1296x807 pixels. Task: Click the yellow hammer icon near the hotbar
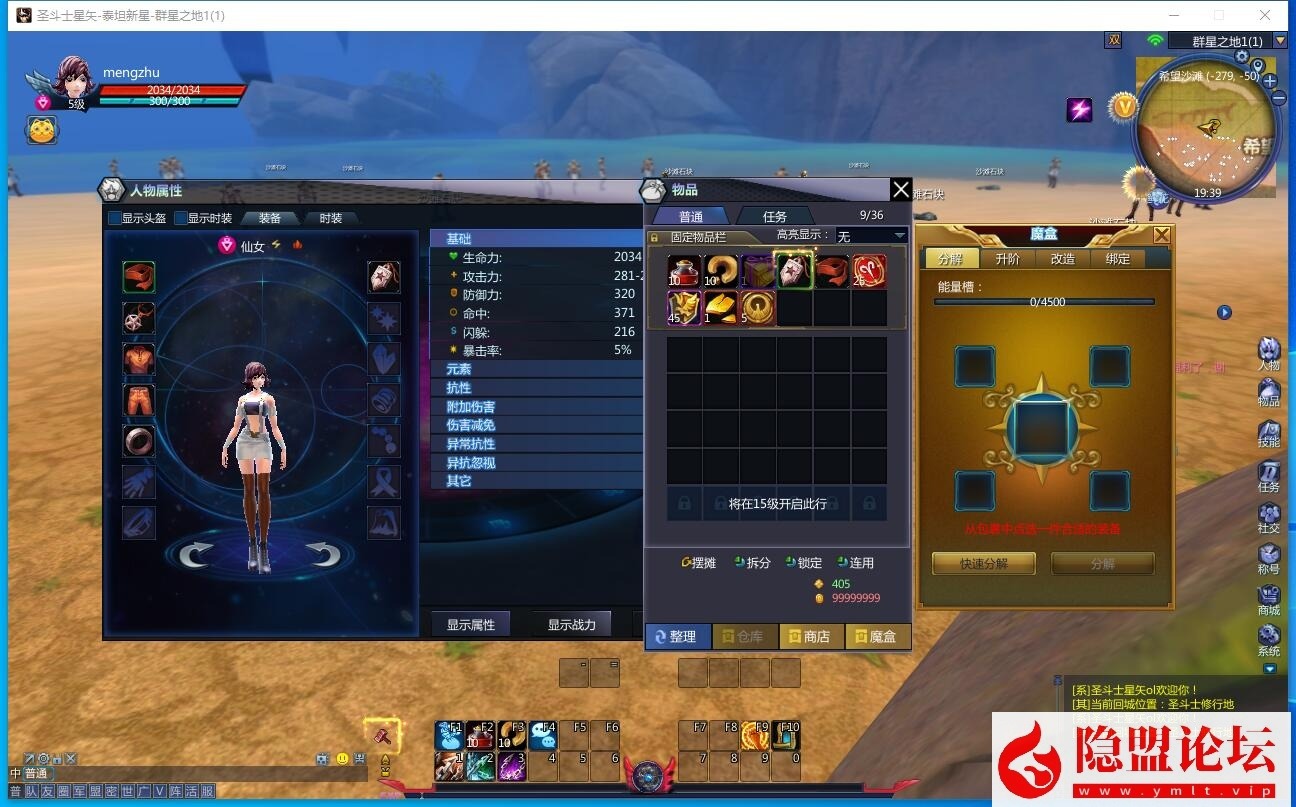[x=385, y=735]
